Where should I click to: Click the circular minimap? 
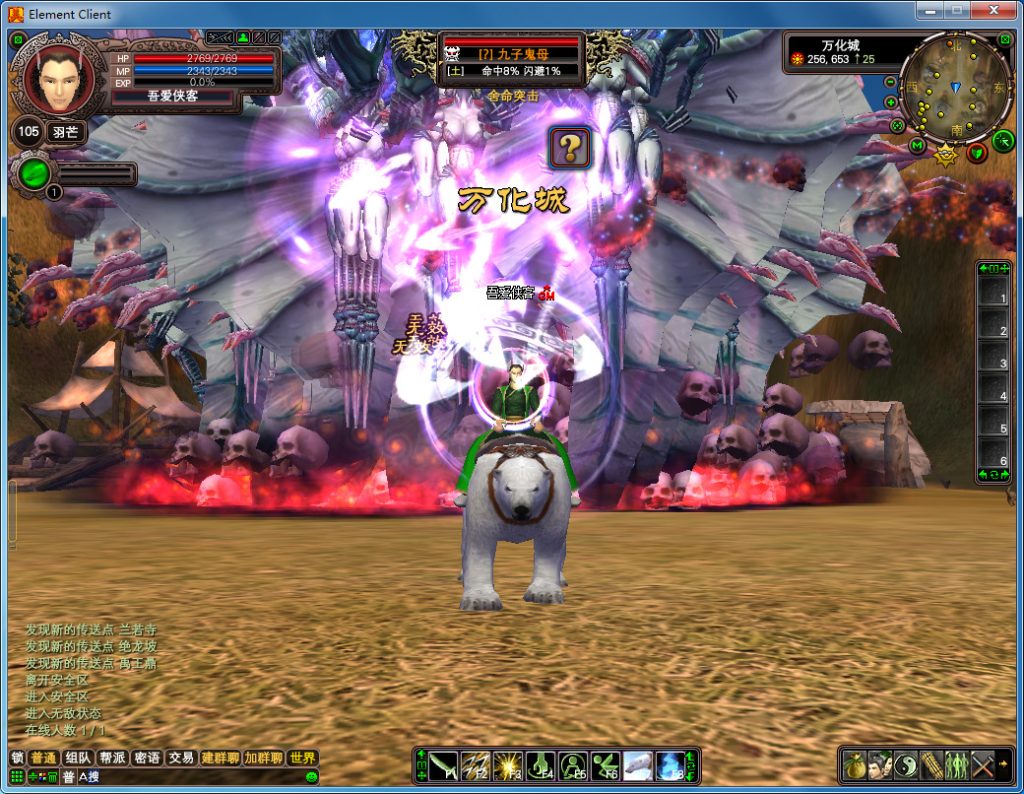[955, 88]
